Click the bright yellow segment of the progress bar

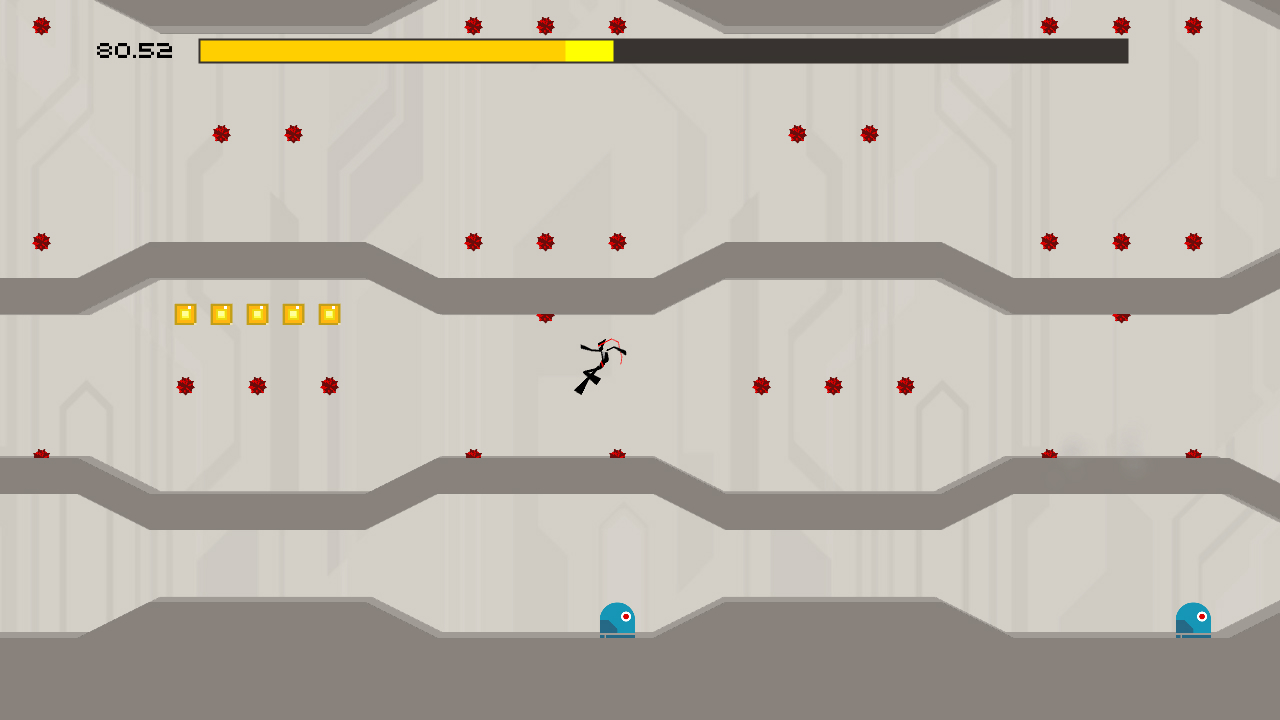click(x=587, y=50)
